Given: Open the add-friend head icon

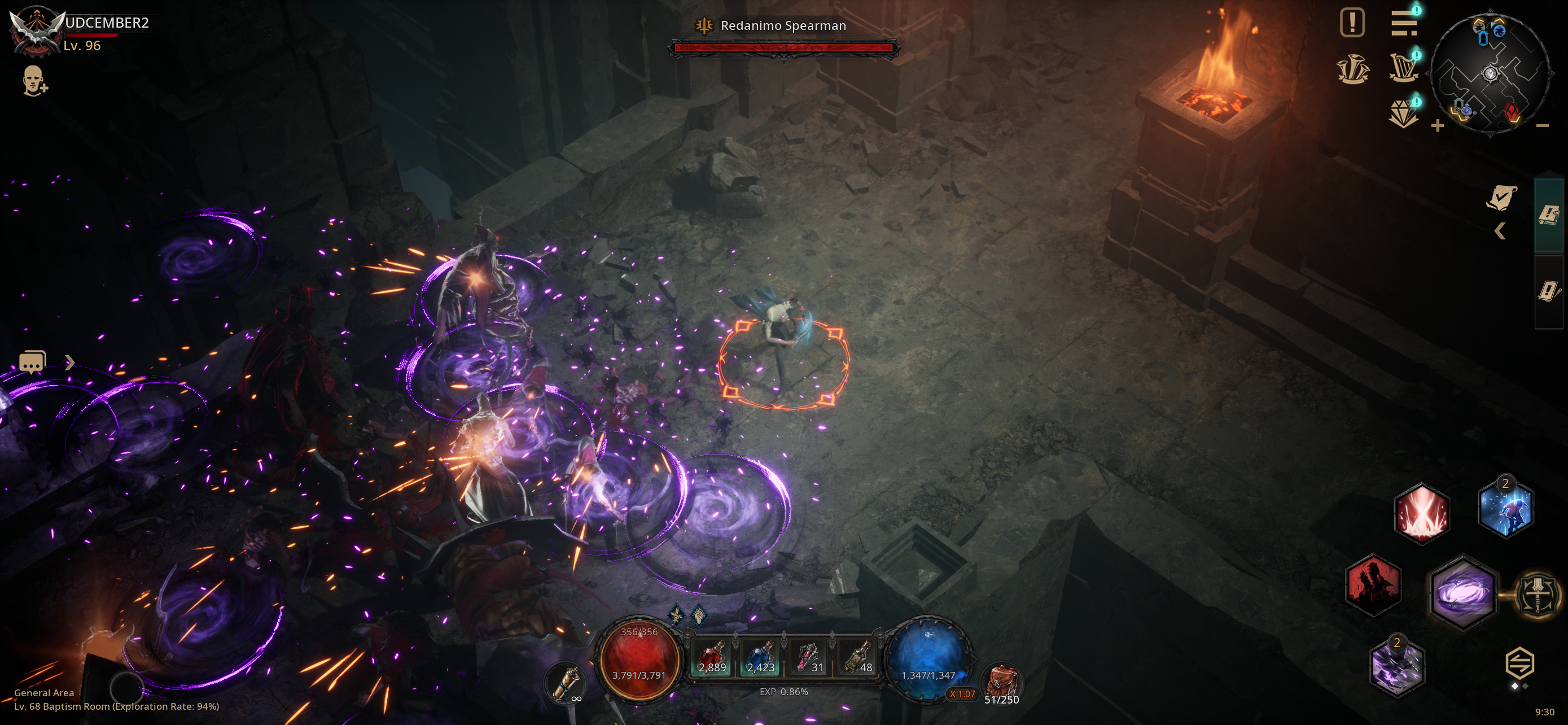Looking at the screenshot, I should click(34, 81).
